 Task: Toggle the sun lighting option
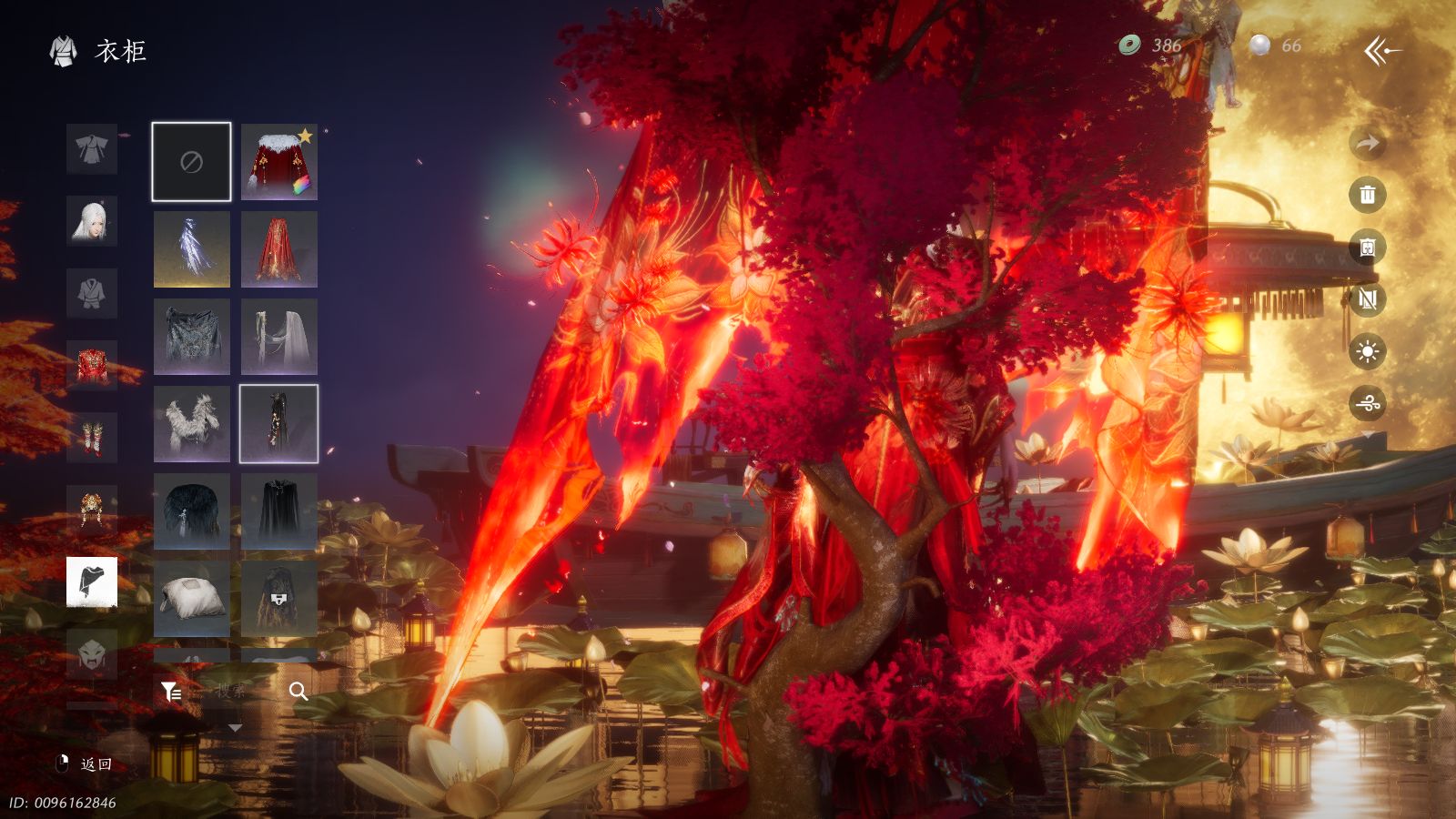click(1367, 351)
